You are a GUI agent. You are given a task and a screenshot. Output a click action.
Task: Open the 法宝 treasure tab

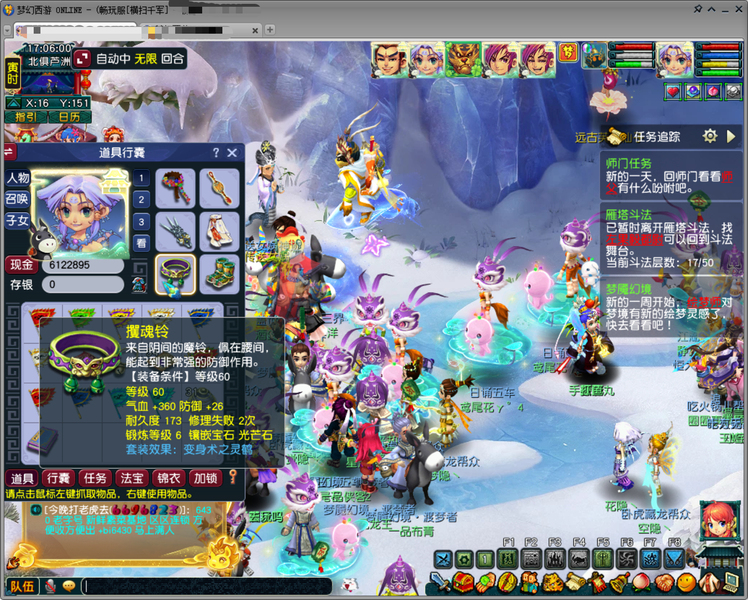pos(131,478)
